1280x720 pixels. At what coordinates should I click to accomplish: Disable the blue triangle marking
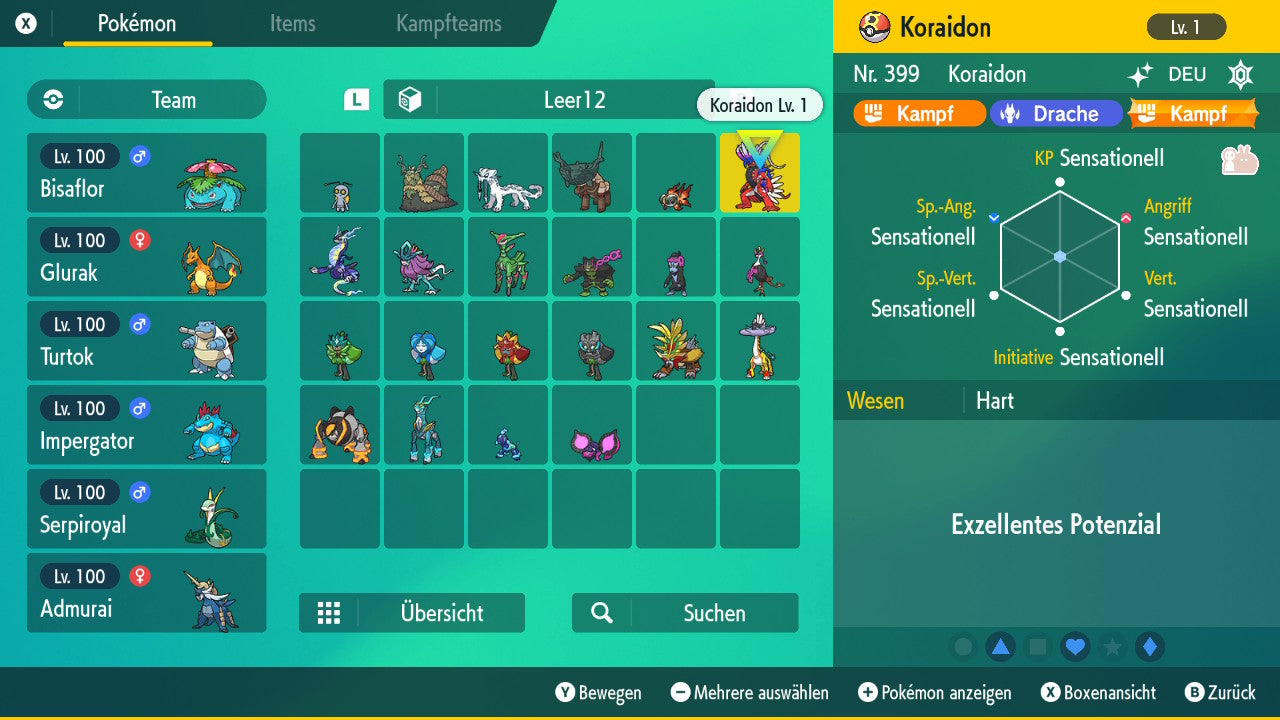tap(1003, 646)
